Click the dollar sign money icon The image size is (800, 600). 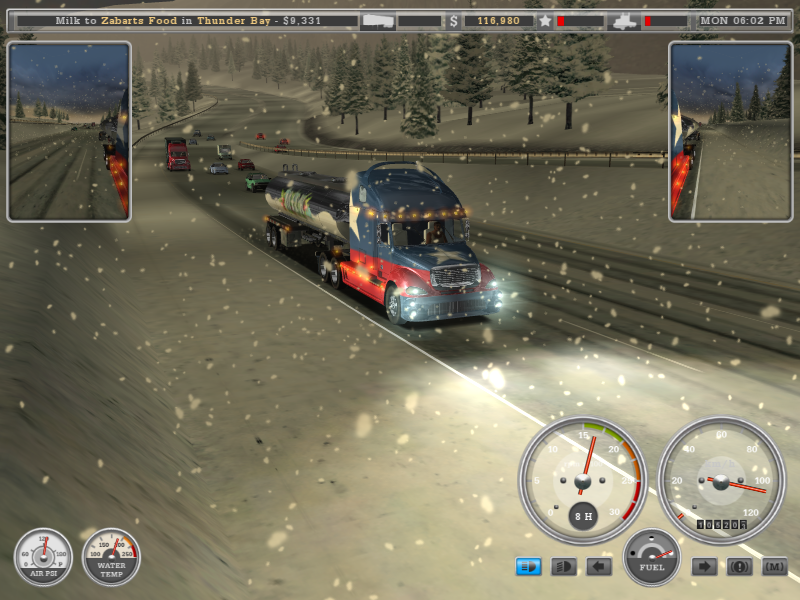tap(454, 20)
